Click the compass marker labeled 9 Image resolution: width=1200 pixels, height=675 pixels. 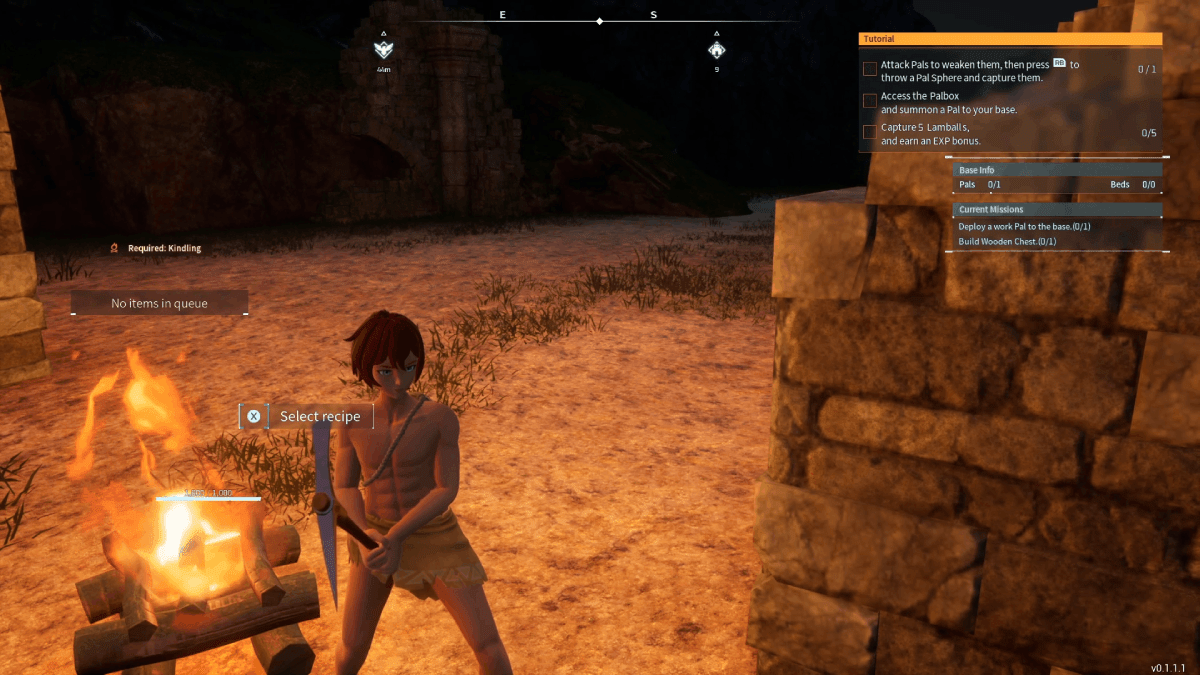(x=716, y=49)
